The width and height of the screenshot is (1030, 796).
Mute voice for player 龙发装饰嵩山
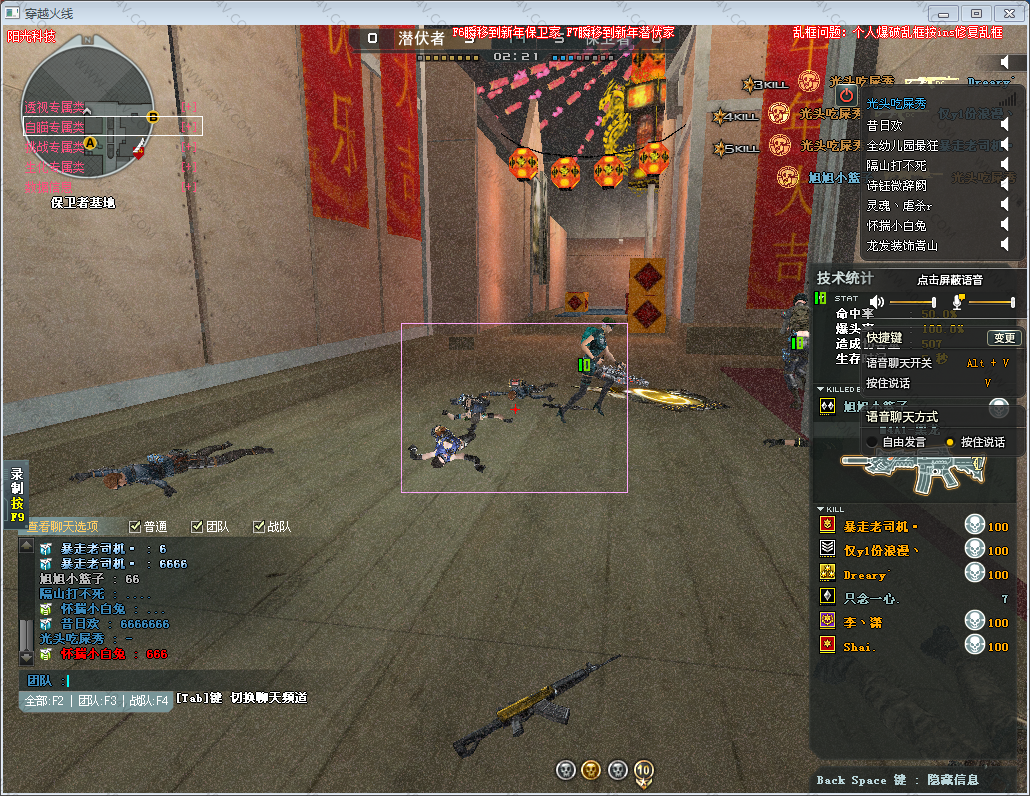tap(1005, 245)
